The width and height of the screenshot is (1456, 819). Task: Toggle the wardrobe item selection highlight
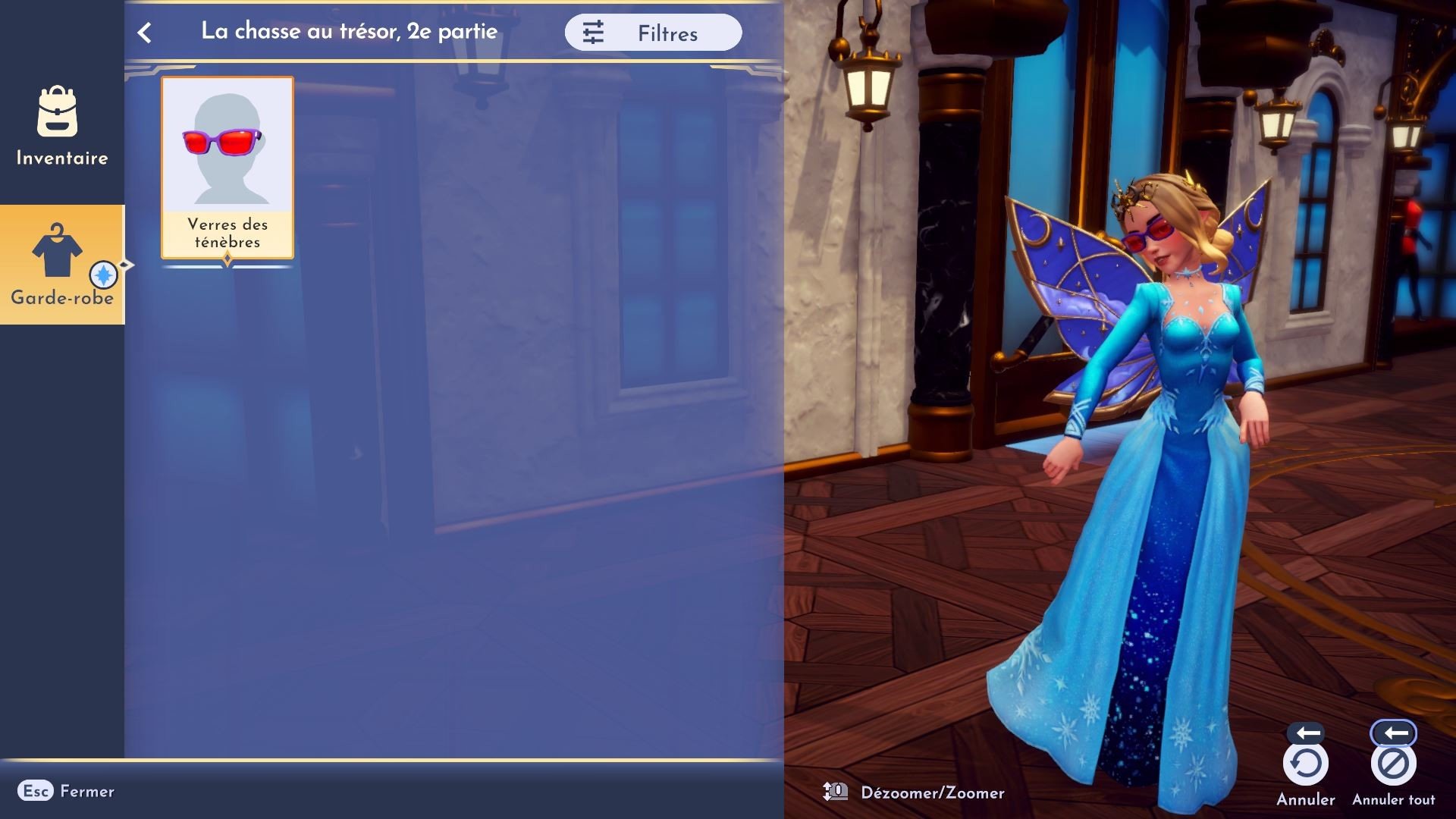coord(227,167)
